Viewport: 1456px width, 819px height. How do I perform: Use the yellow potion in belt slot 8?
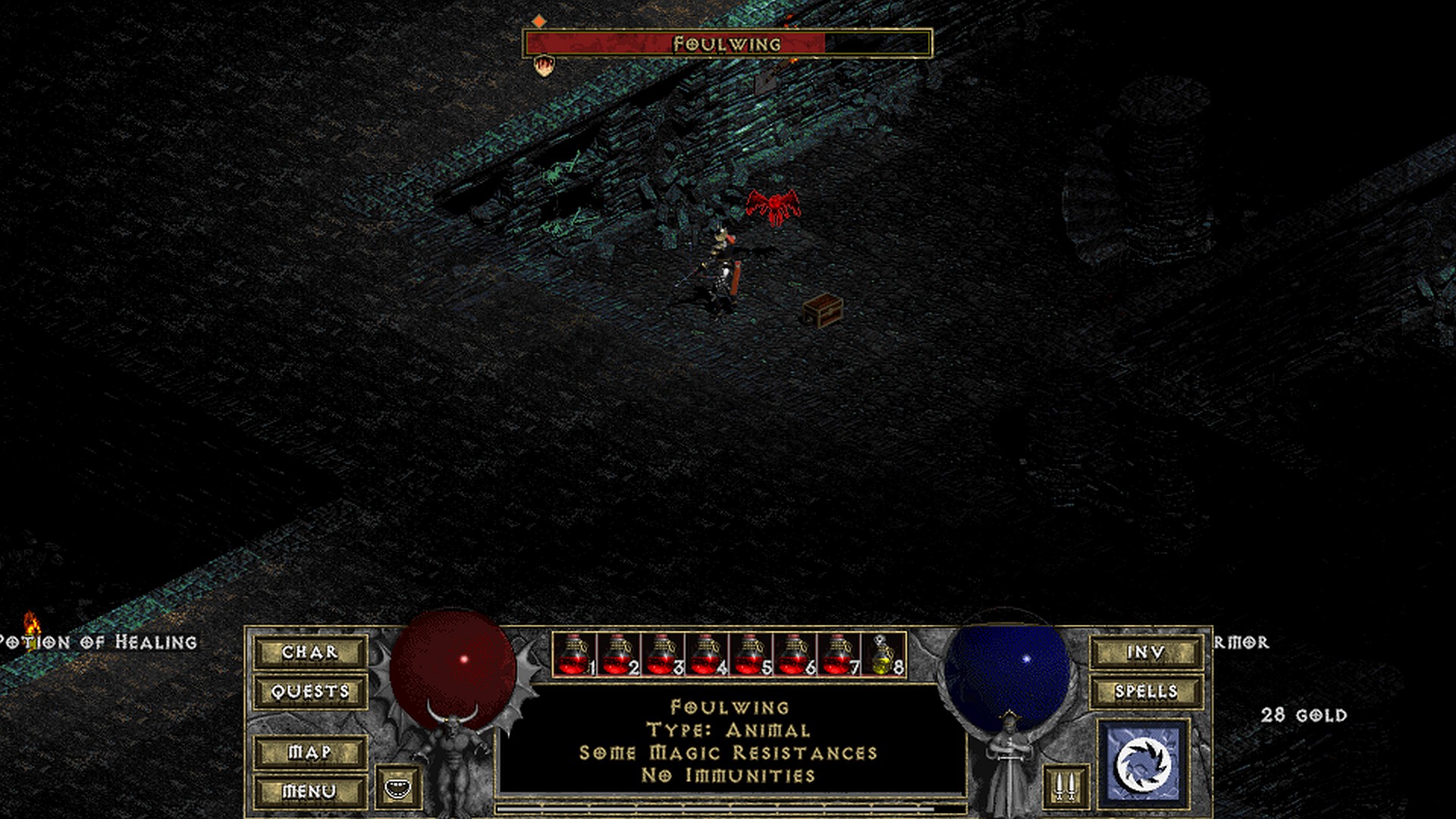pos(883,654)
